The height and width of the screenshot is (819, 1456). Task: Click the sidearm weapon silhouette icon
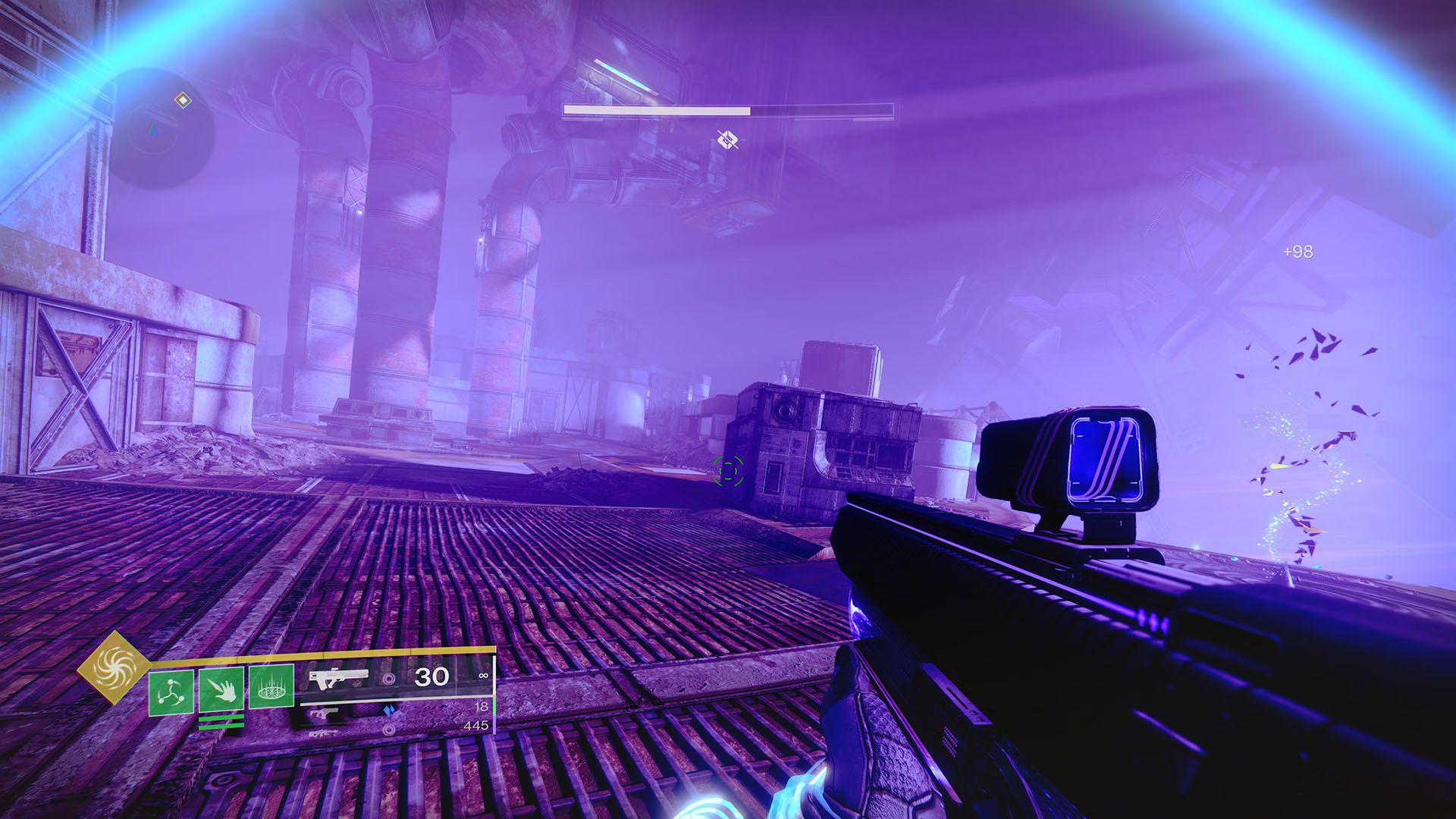[322, 713]
